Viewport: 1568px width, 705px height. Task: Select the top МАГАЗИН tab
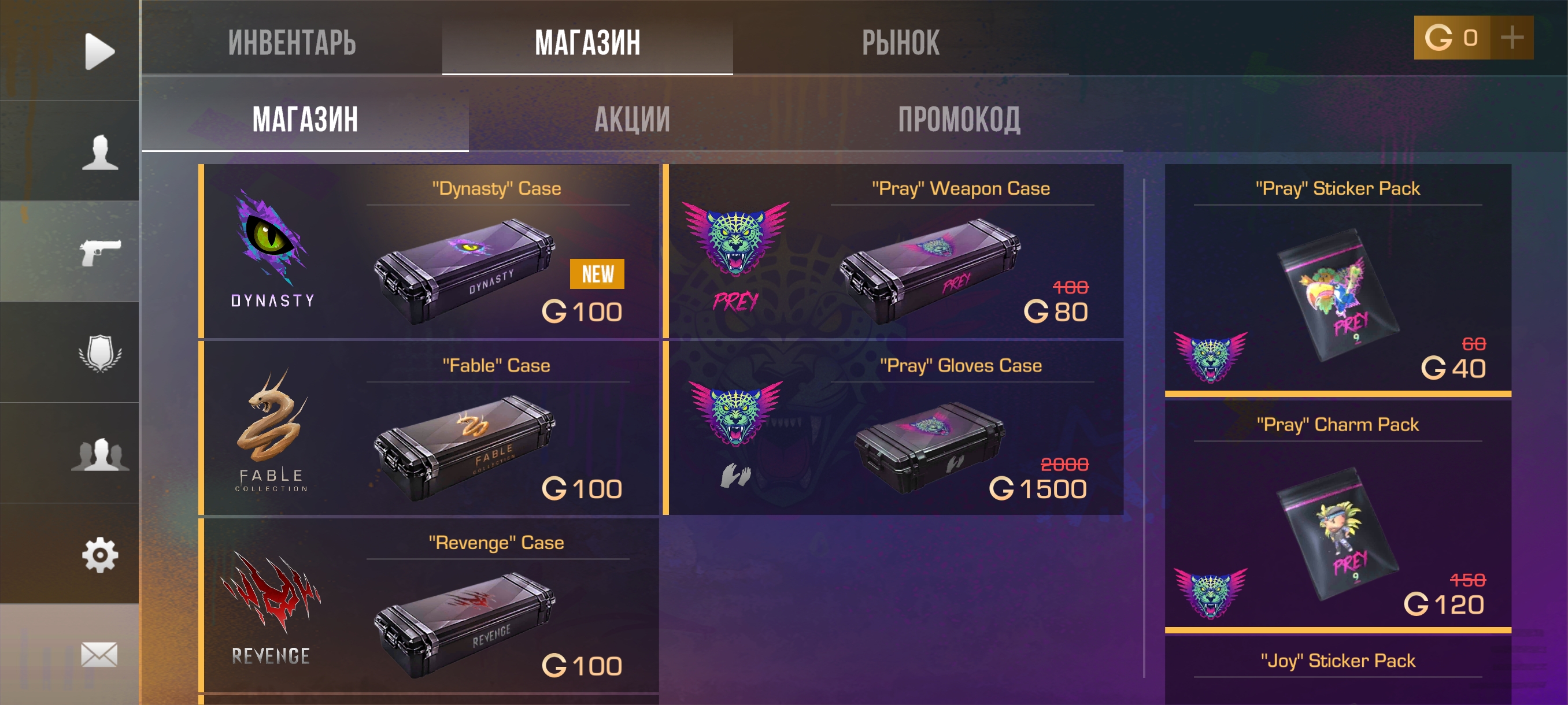[x=587, y=43]
